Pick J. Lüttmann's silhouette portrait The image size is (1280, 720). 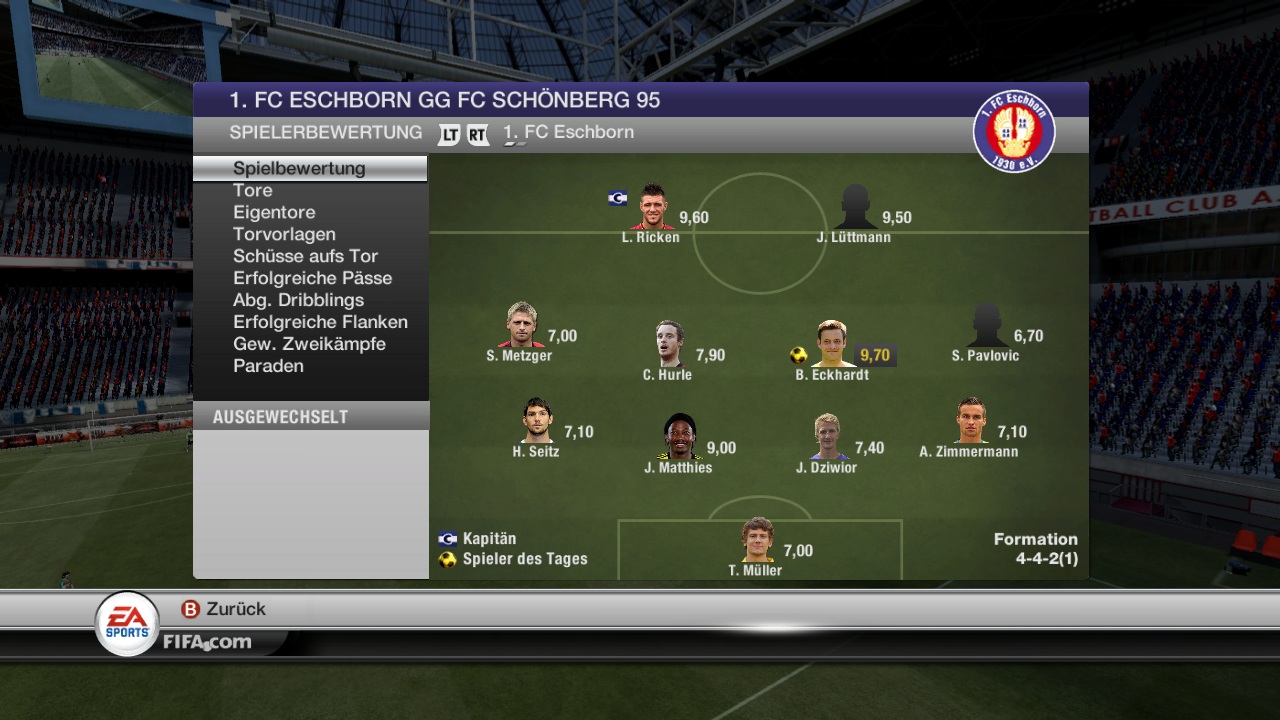click(855, 207)
